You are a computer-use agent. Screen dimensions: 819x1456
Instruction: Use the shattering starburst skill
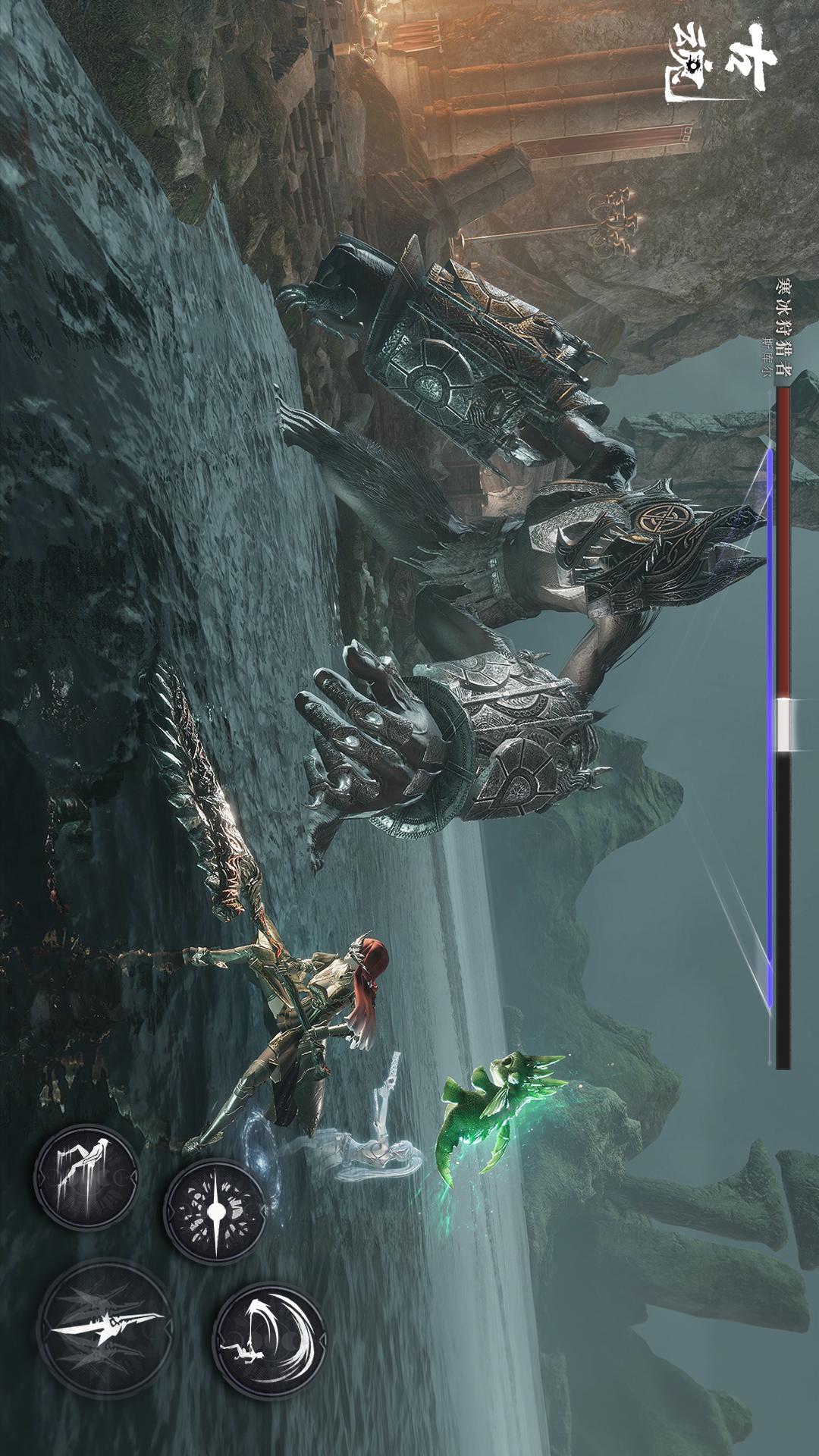click(x=217, y=1210)
